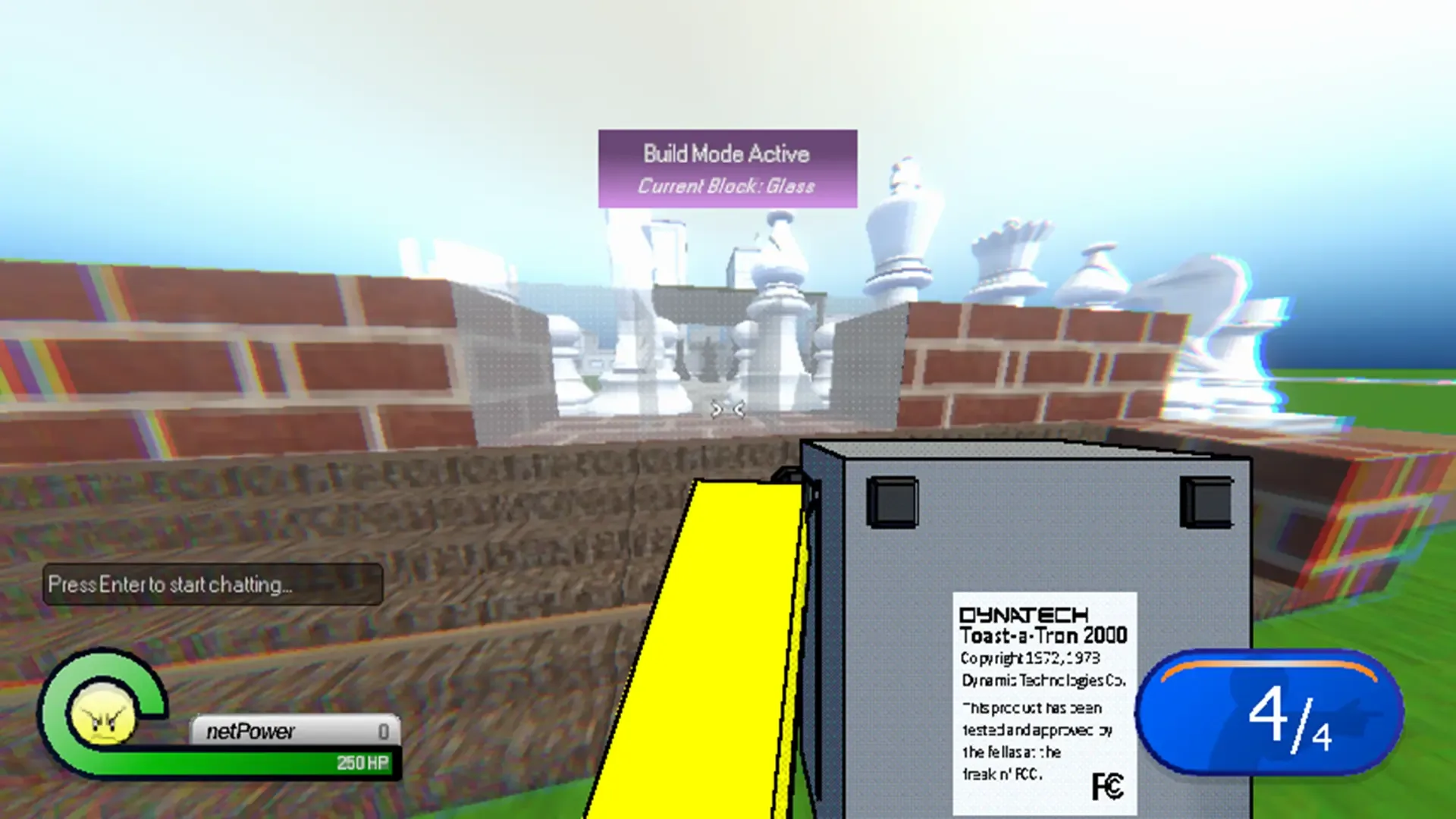Open the chat via Press Enter prompt
Image resolution: width=1456 pixels, height=819 pixels.
[213, 585]
